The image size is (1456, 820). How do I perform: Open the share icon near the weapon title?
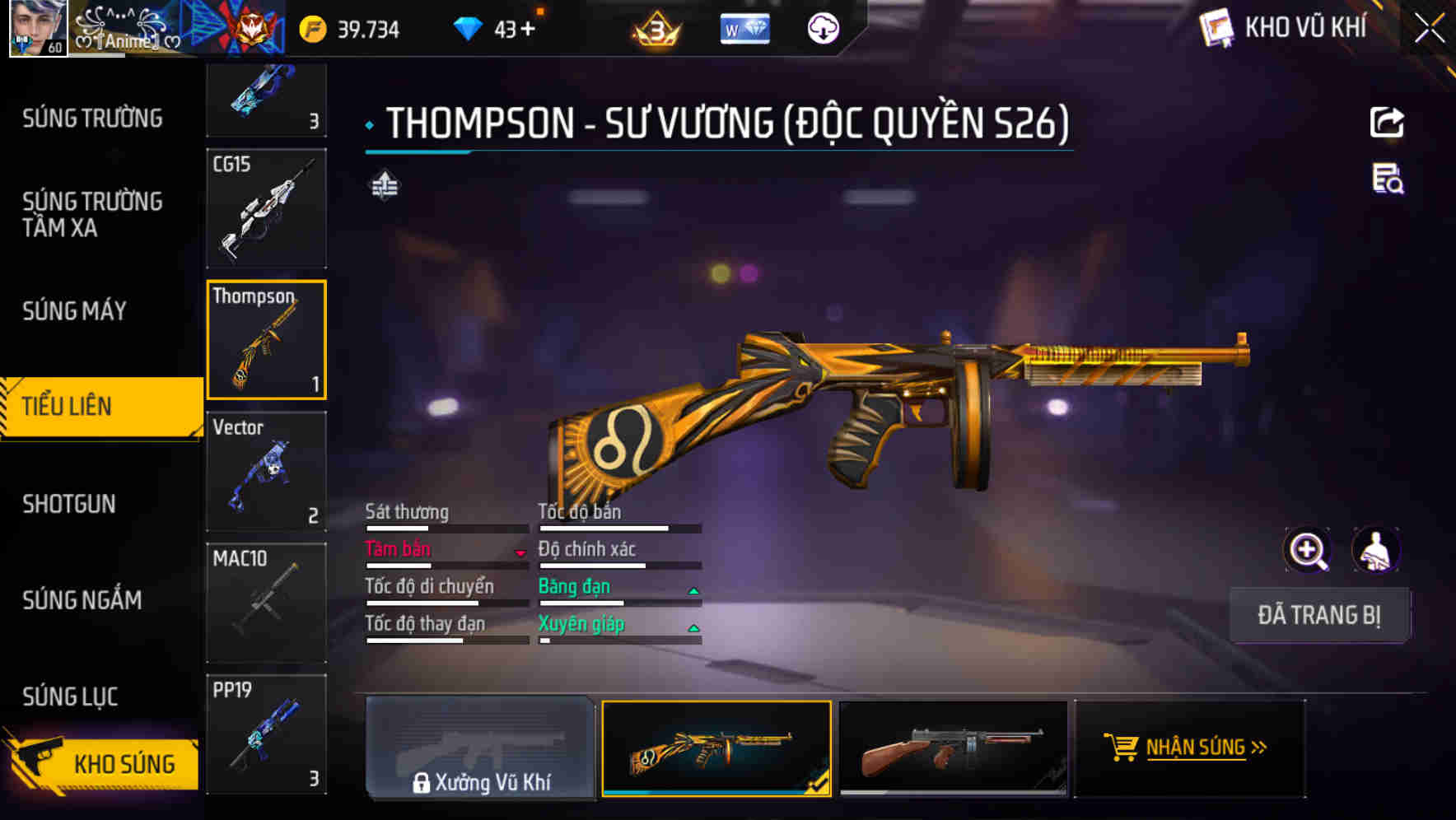coord(1387,122)
